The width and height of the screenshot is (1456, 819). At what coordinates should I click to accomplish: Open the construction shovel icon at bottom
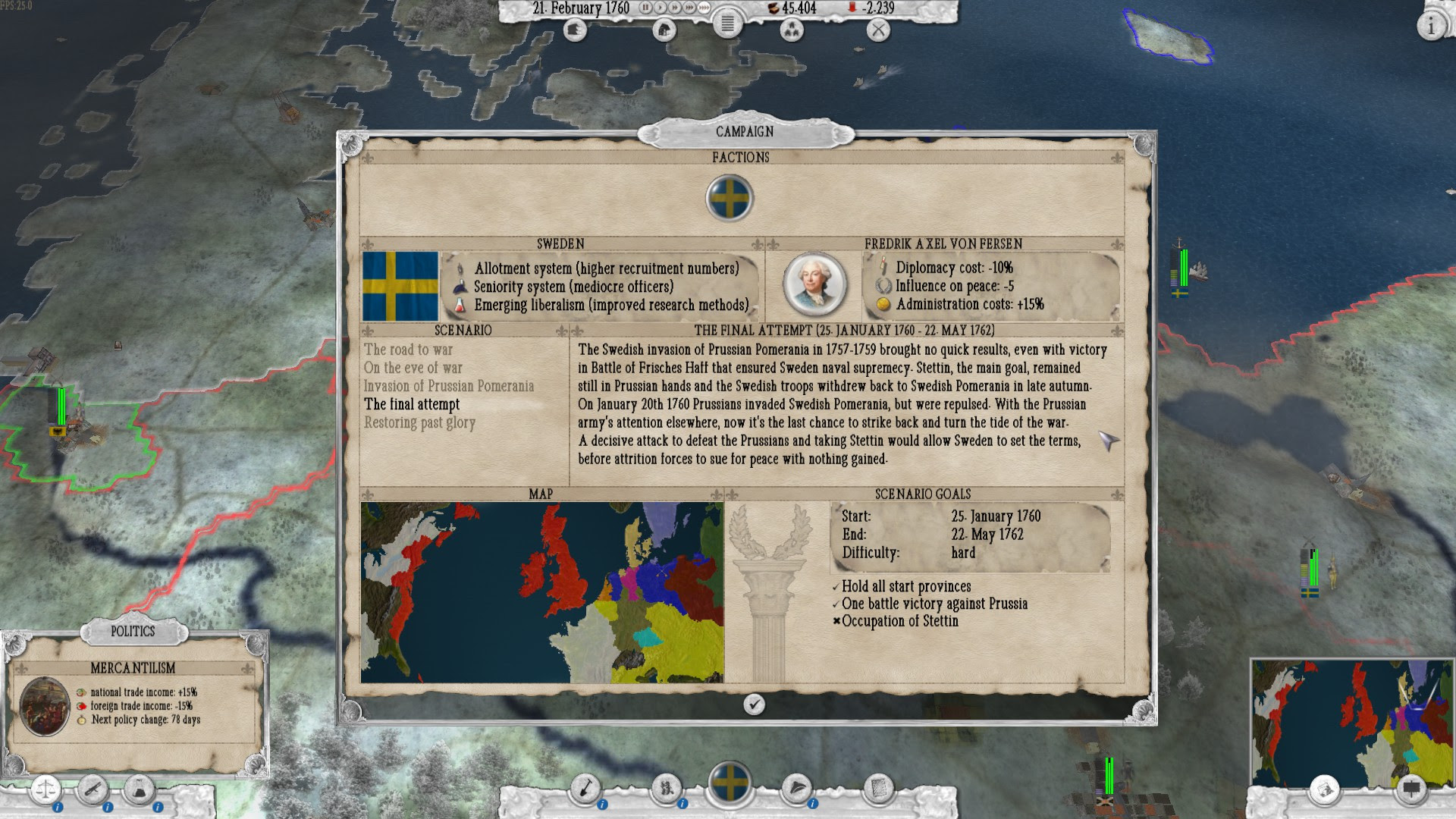584,787
